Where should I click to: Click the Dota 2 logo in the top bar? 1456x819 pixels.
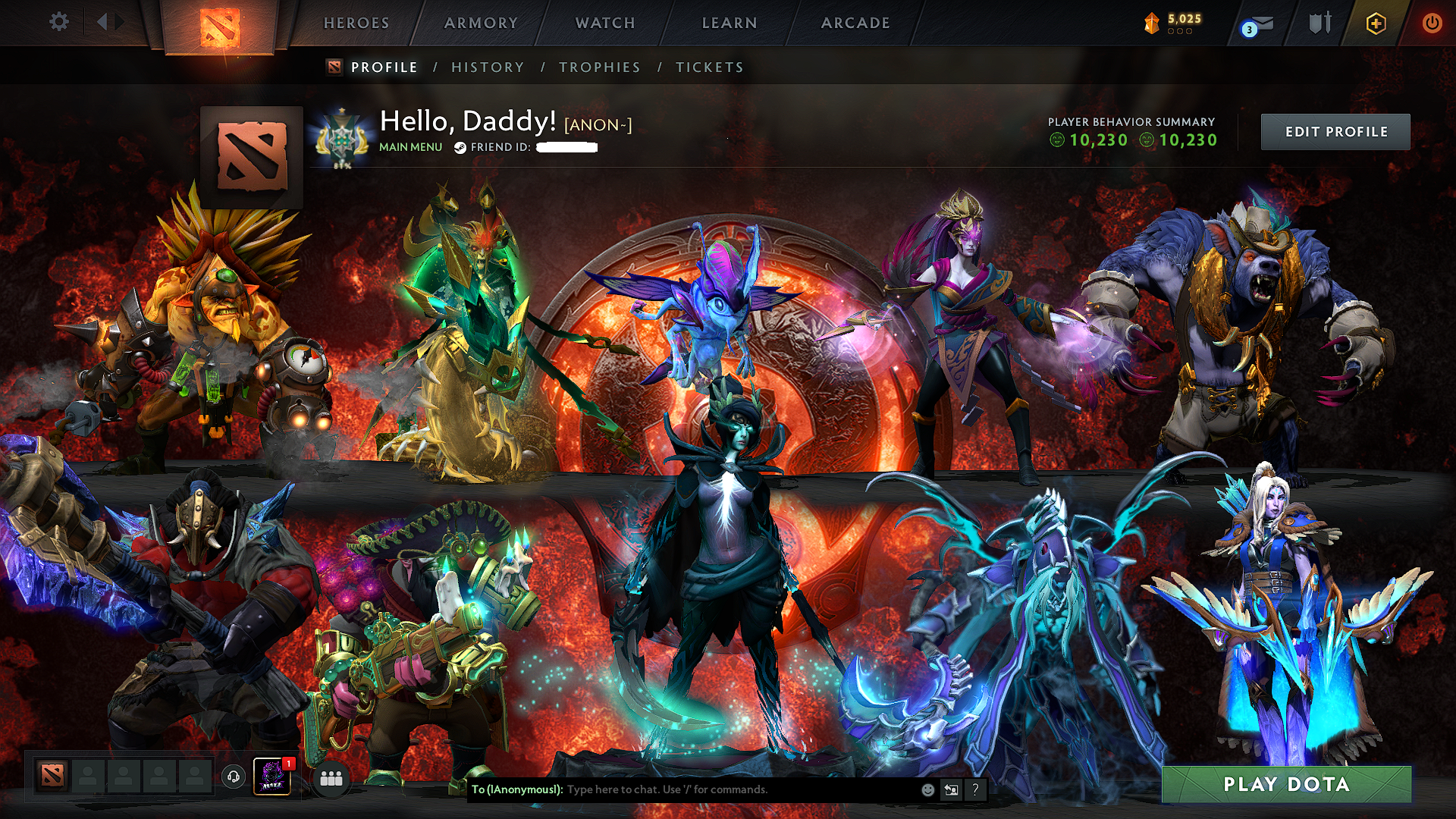pos(221,25)
